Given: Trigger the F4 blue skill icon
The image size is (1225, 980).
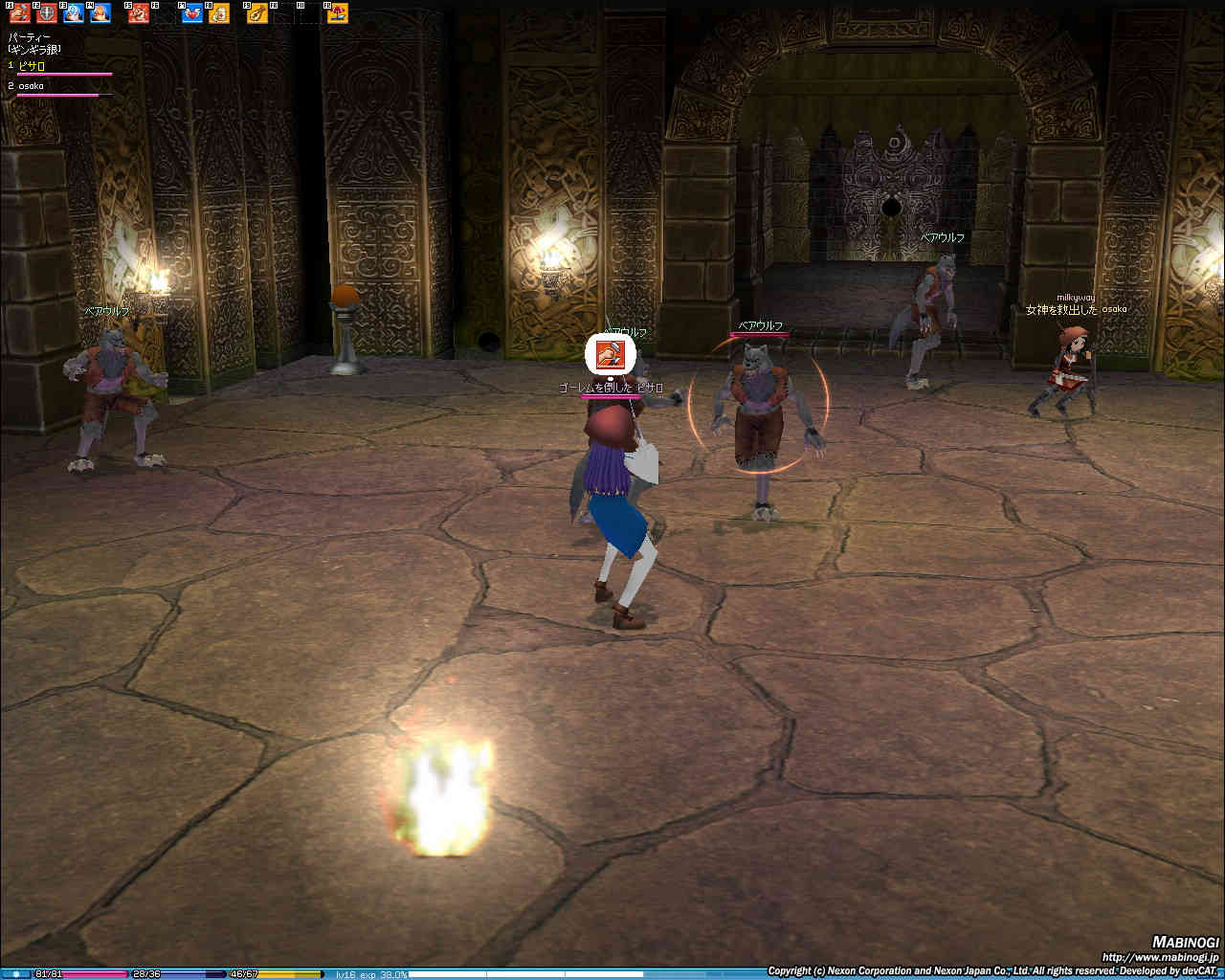Looking at the screenshot, I should pos(100,13).
